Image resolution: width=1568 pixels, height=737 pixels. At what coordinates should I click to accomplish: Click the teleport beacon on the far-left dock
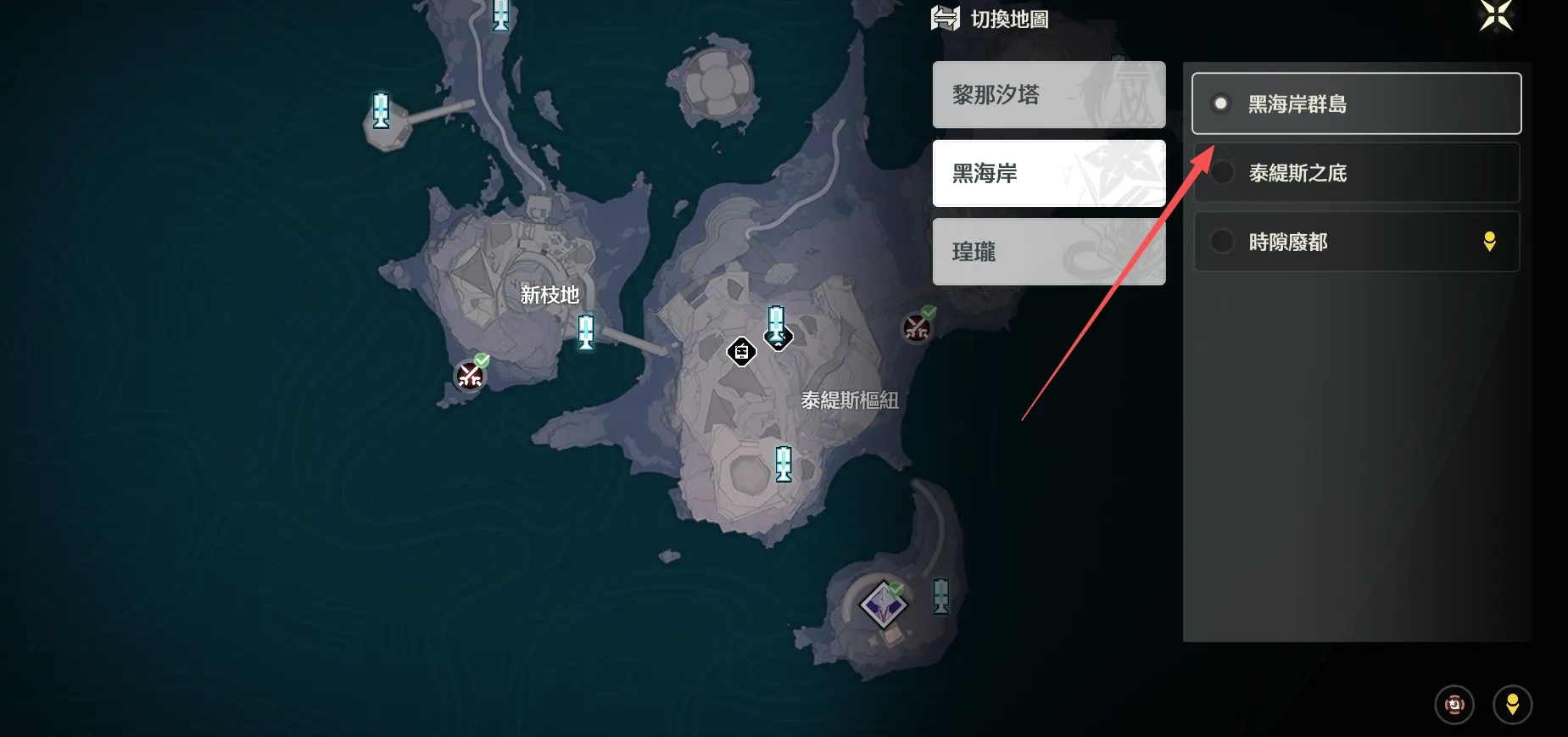(x=382, y=114)
